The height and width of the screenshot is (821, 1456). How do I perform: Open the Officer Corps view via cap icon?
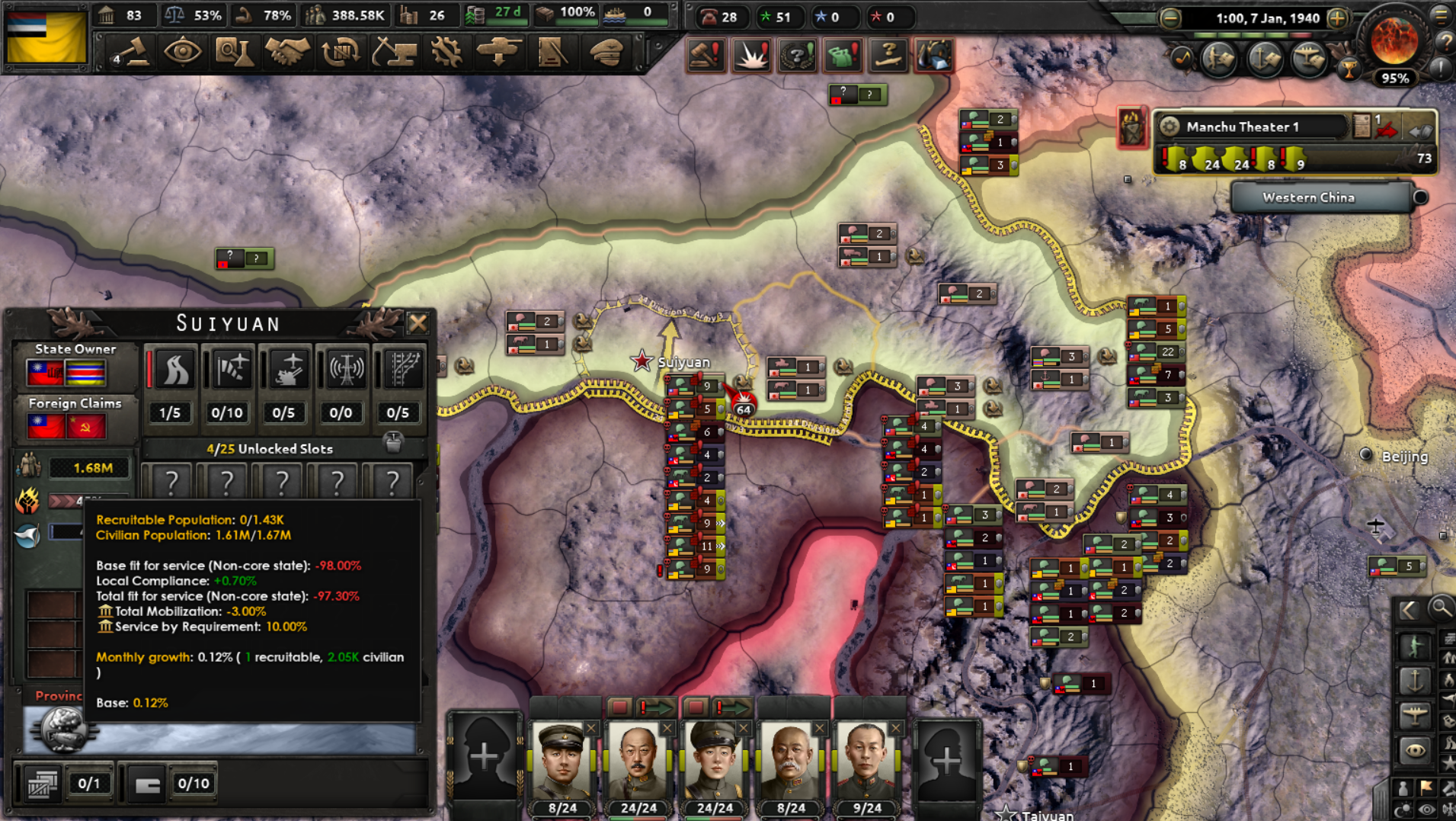click(x=606, y=53)
